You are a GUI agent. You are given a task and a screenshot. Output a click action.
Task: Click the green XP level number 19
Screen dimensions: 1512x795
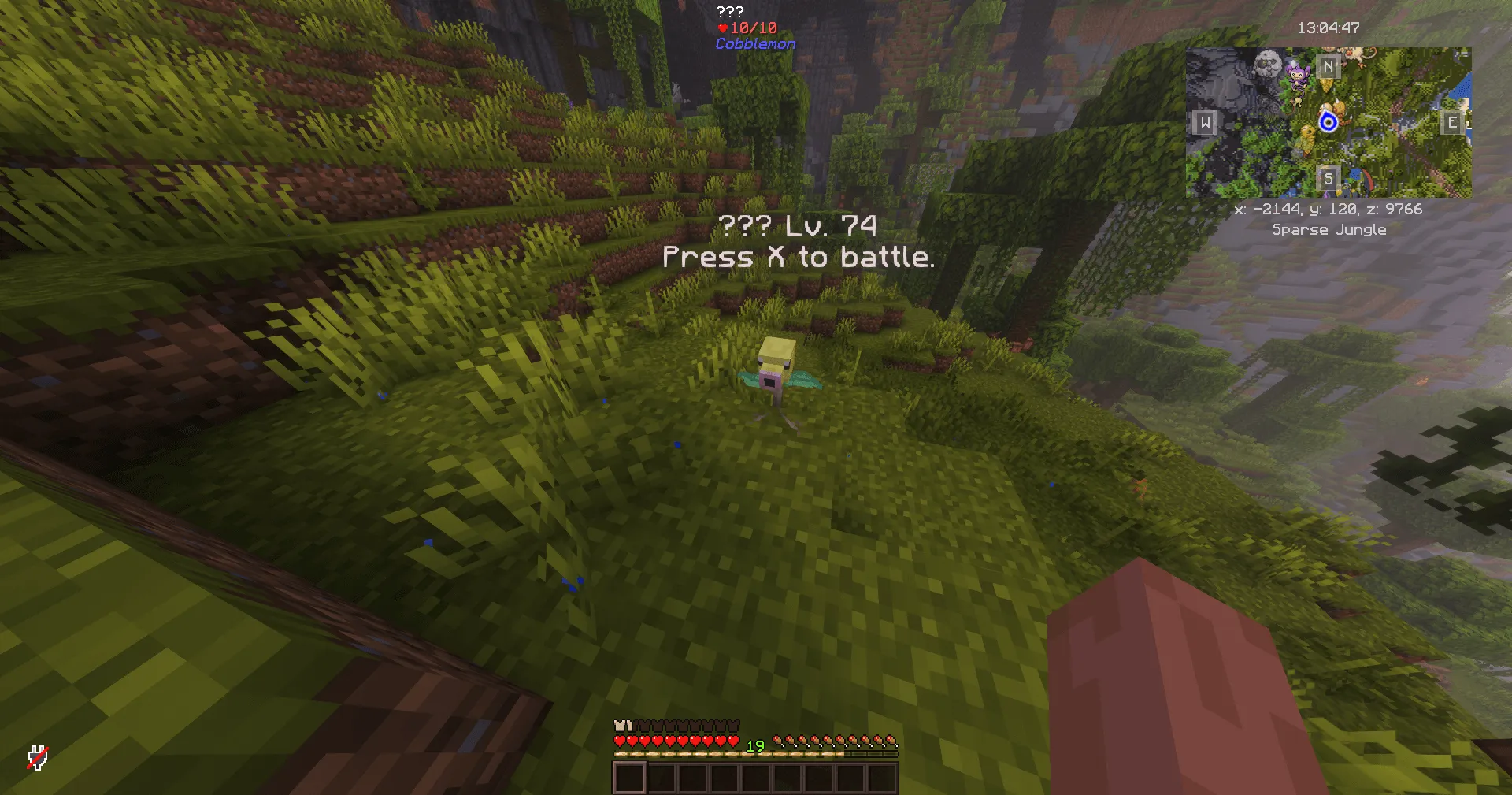click(x=755, y=746)
